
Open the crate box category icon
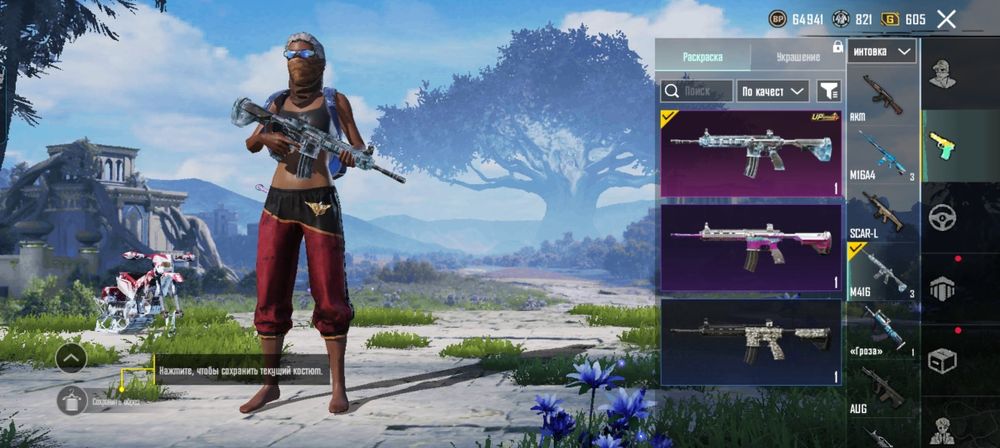click(942, 359)
